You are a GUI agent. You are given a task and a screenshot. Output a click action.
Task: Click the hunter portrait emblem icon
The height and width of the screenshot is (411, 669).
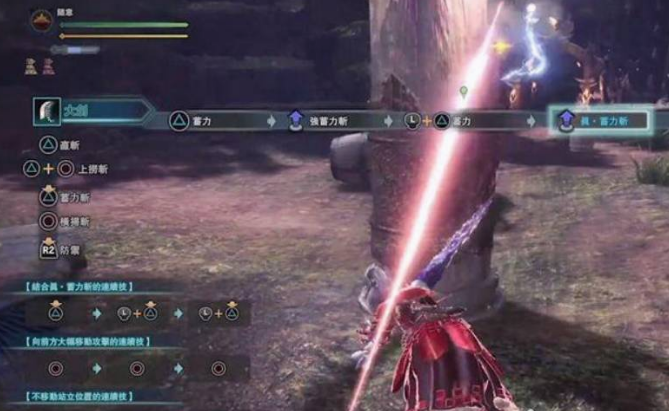[x=42, y=20]
